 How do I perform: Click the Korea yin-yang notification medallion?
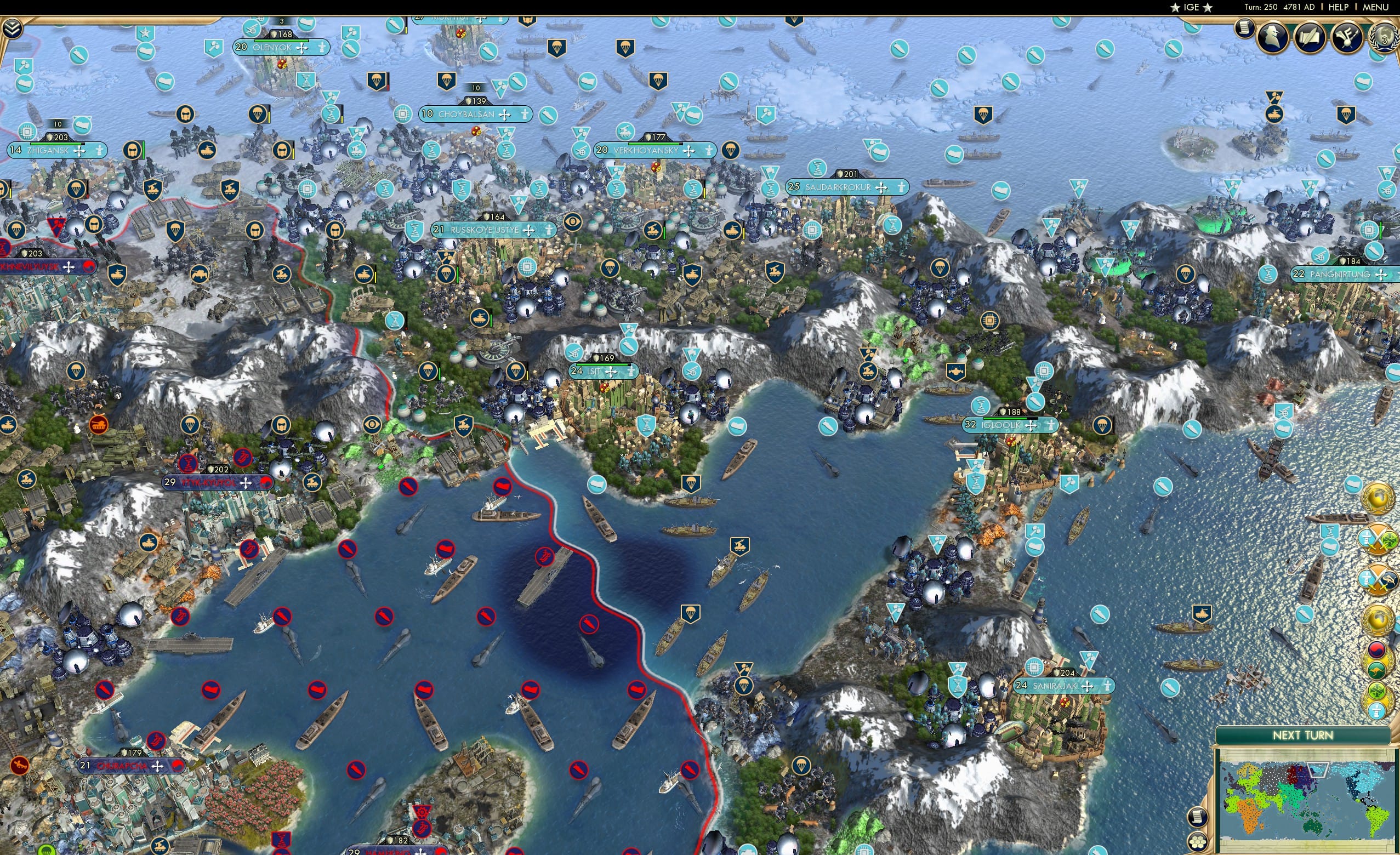[1377, 650]
